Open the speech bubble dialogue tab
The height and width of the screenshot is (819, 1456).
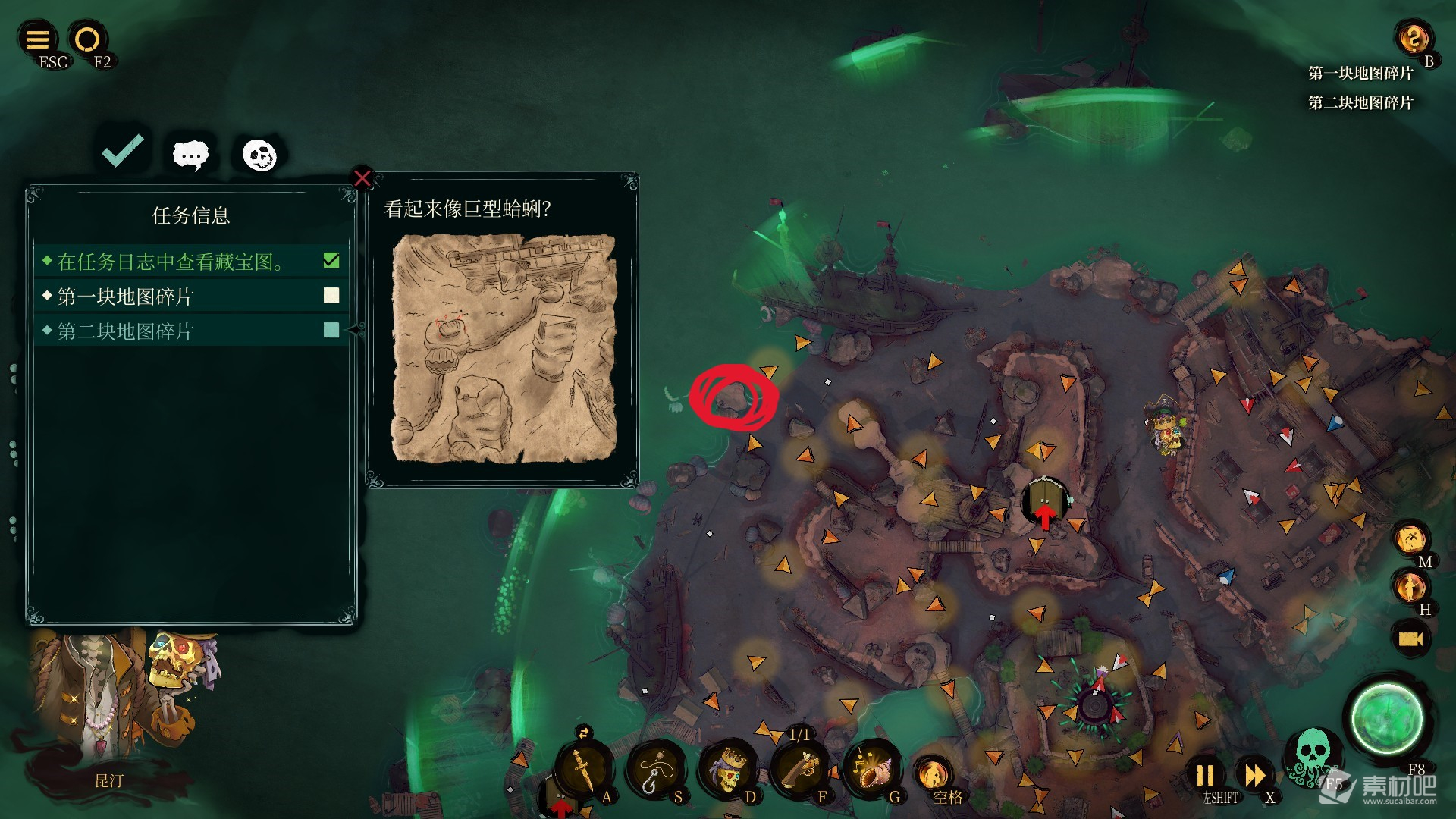point(190,155)
